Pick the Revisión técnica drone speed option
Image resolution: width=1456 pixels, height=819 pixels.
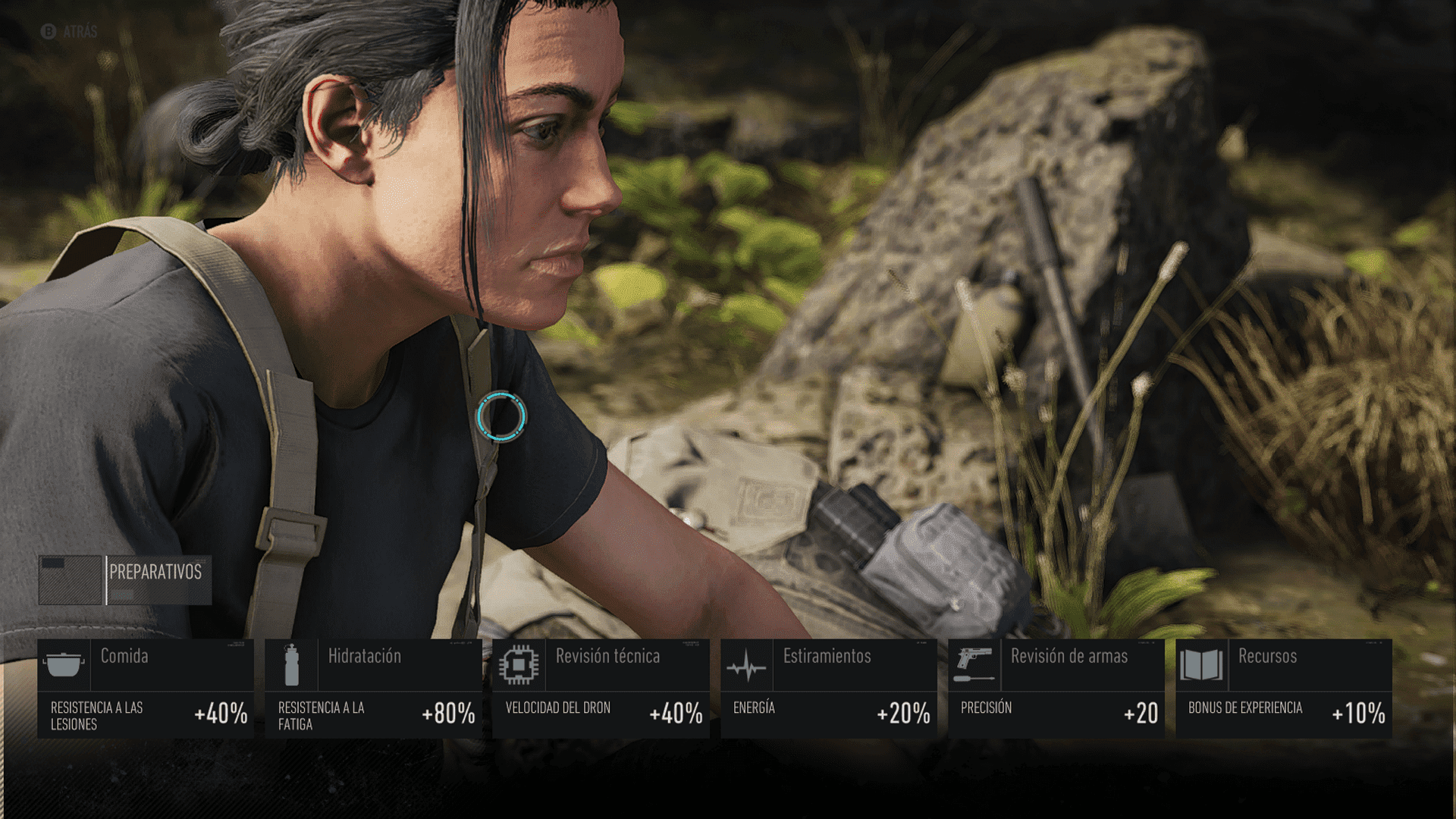click(601, 689)
